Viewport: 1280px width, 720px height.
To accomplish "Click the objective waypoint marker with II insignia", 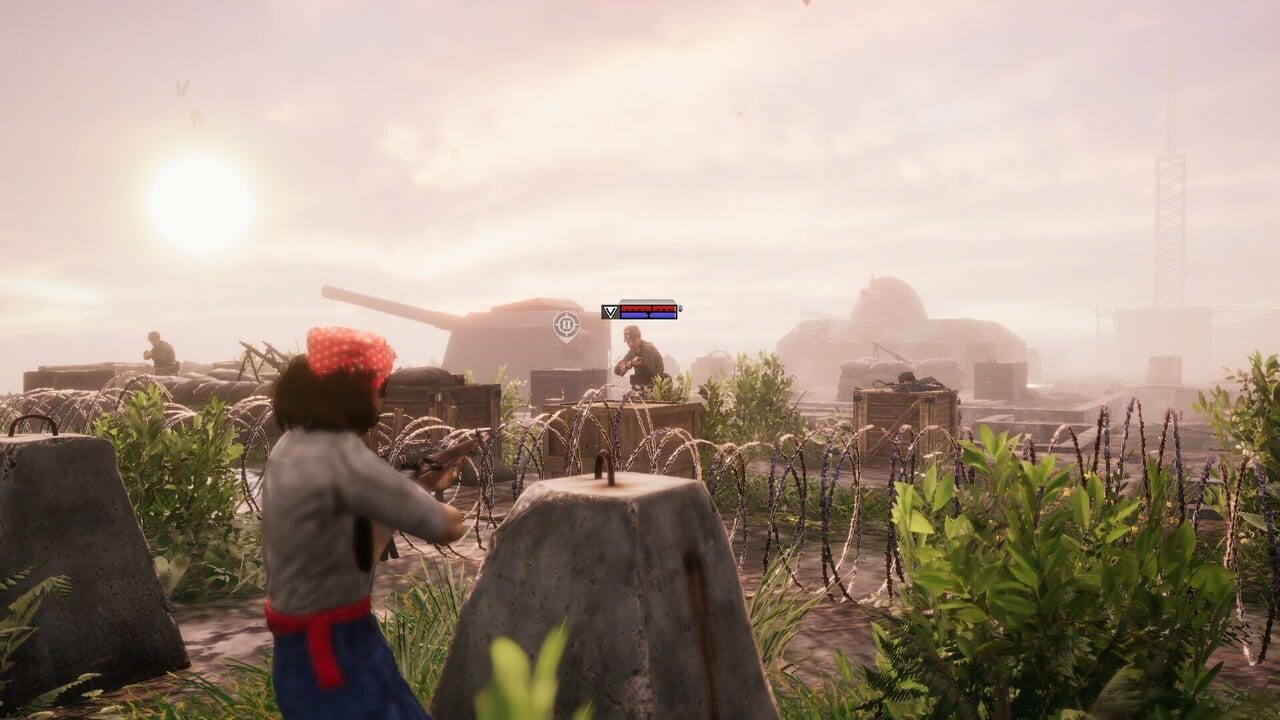I will pos(566,323).
